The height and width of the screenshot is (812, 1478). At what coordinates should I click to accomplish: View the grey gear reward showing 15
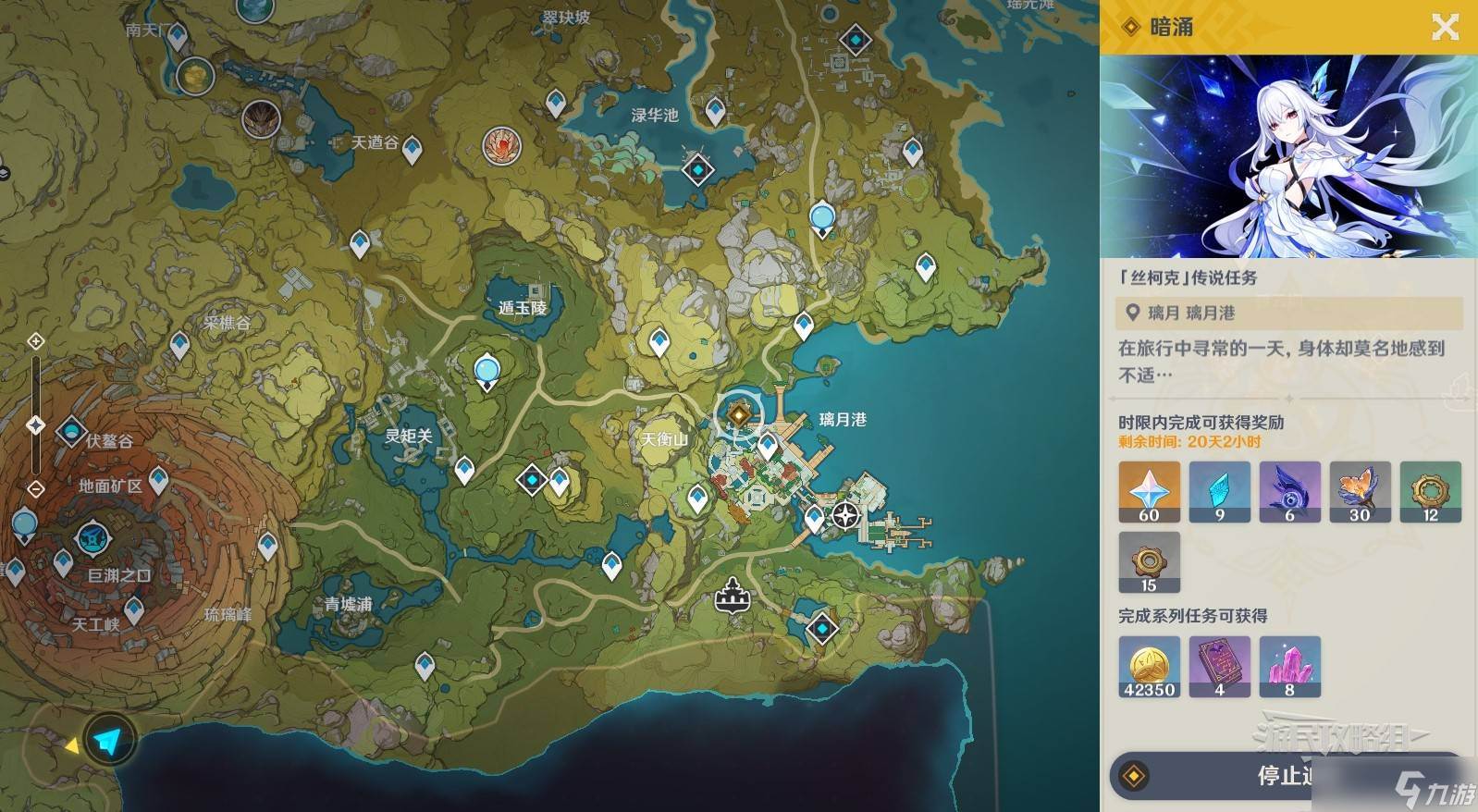tap(1149, 562)
